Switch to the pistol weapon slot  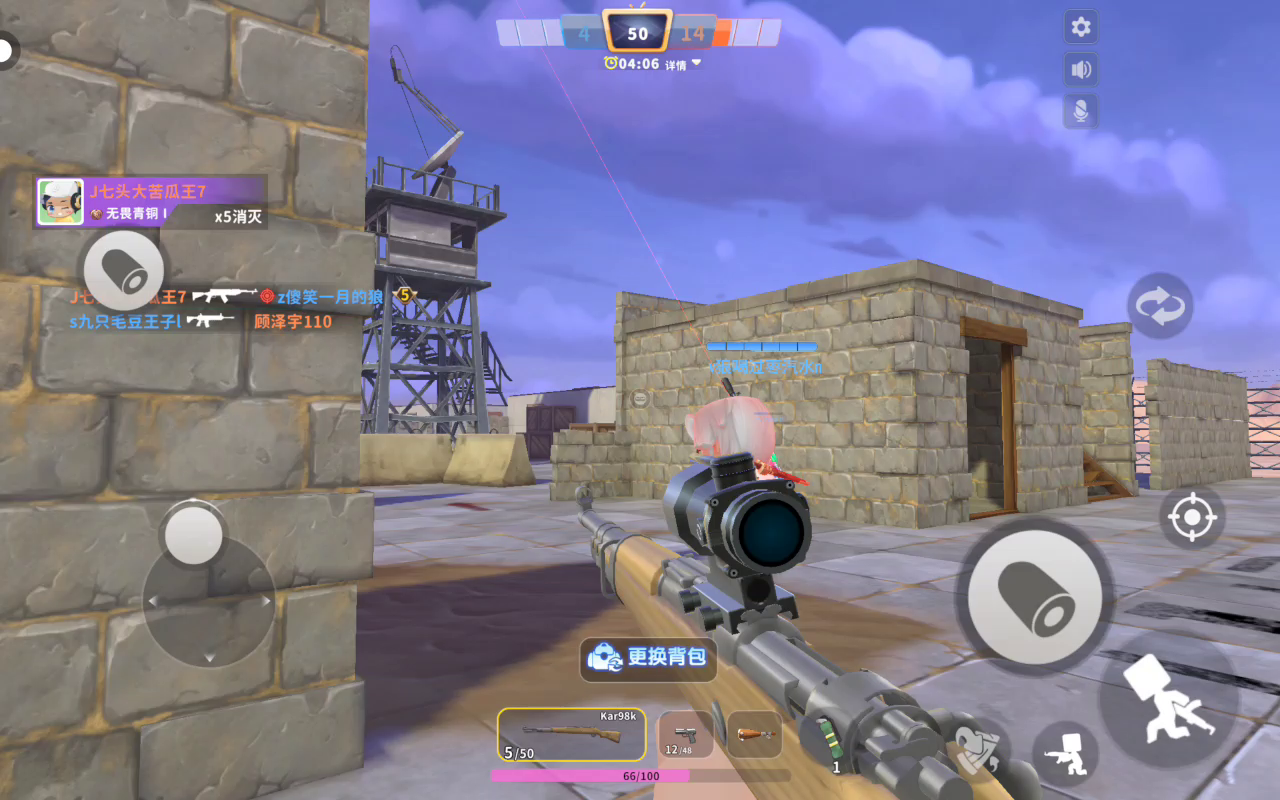coord(685,736)
